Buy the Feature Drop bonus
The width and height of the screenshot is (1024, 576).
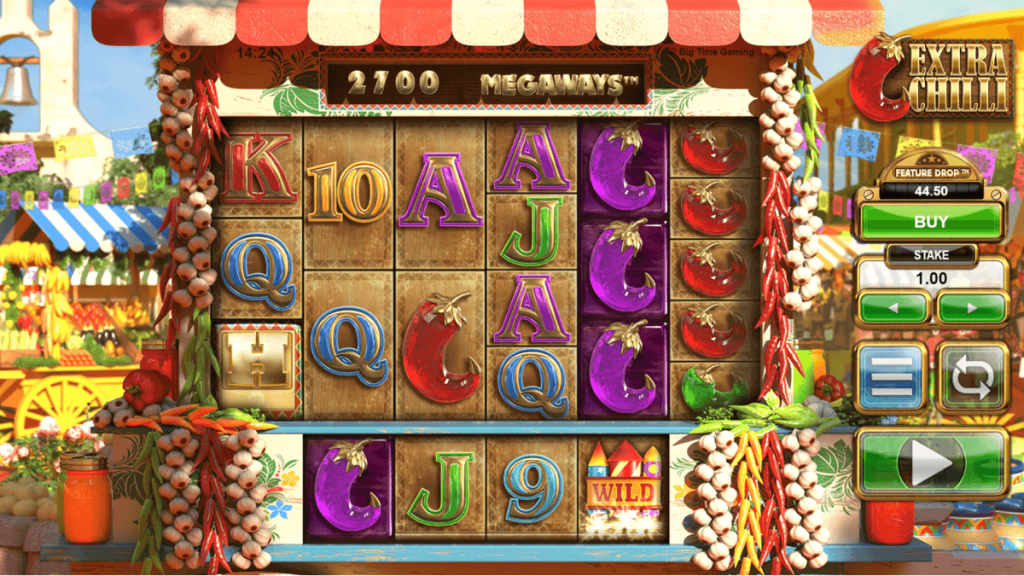click(x=930, y=219)
